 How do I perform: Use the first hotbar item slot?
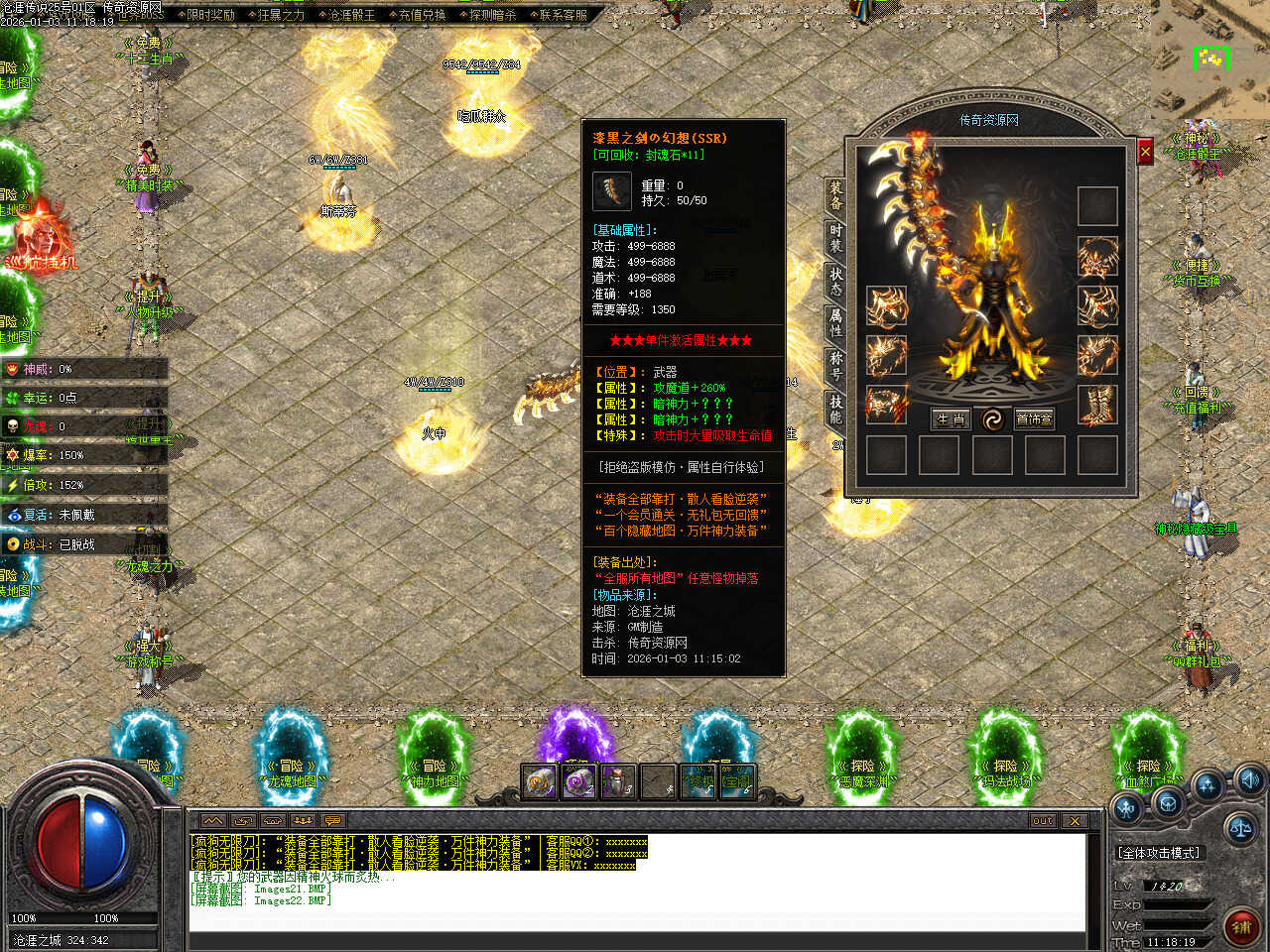(x=539, y=781)
